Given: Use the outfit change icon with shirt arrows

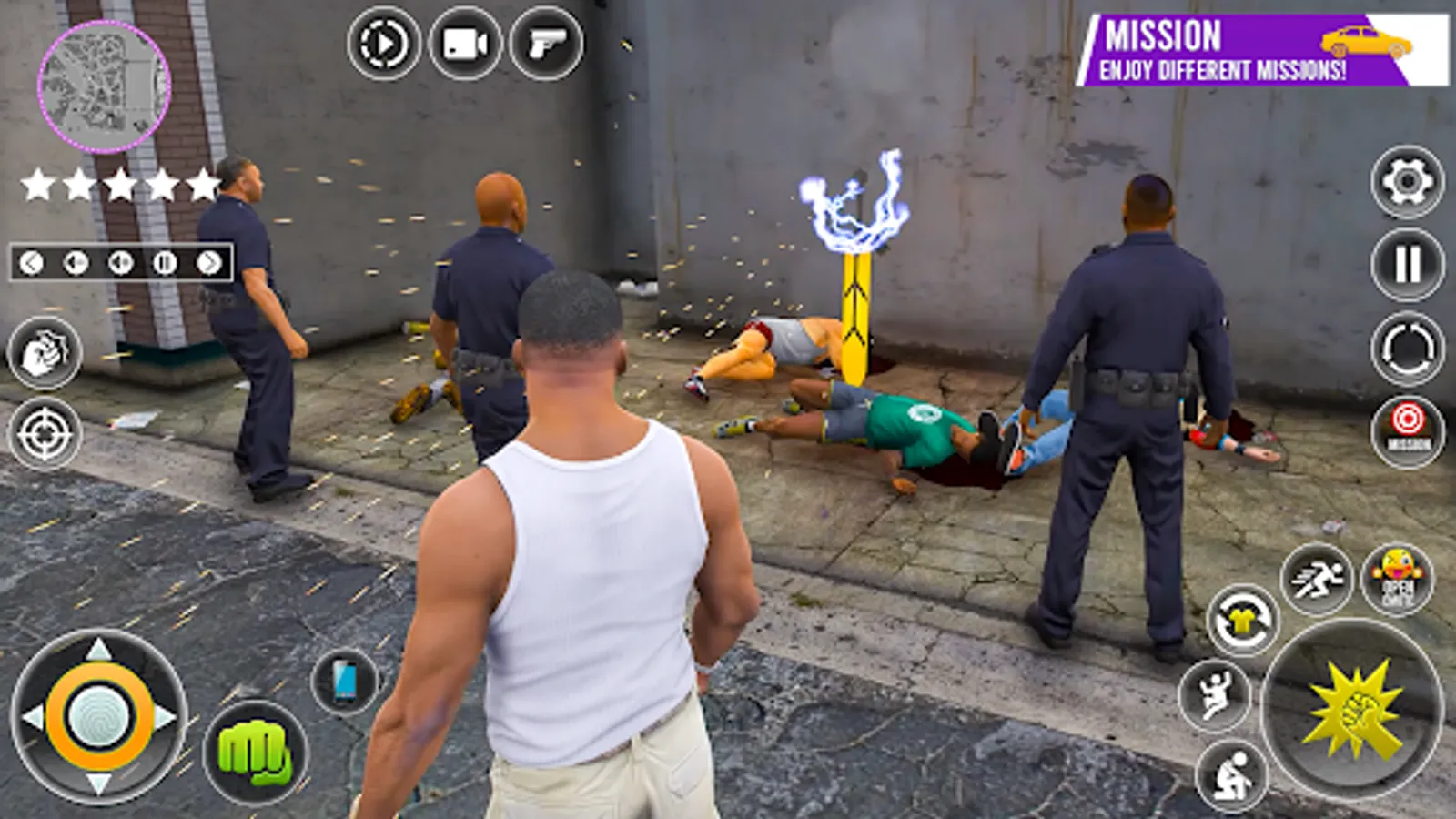Looking at the screenshot, I should click(x=1244, y=617).
